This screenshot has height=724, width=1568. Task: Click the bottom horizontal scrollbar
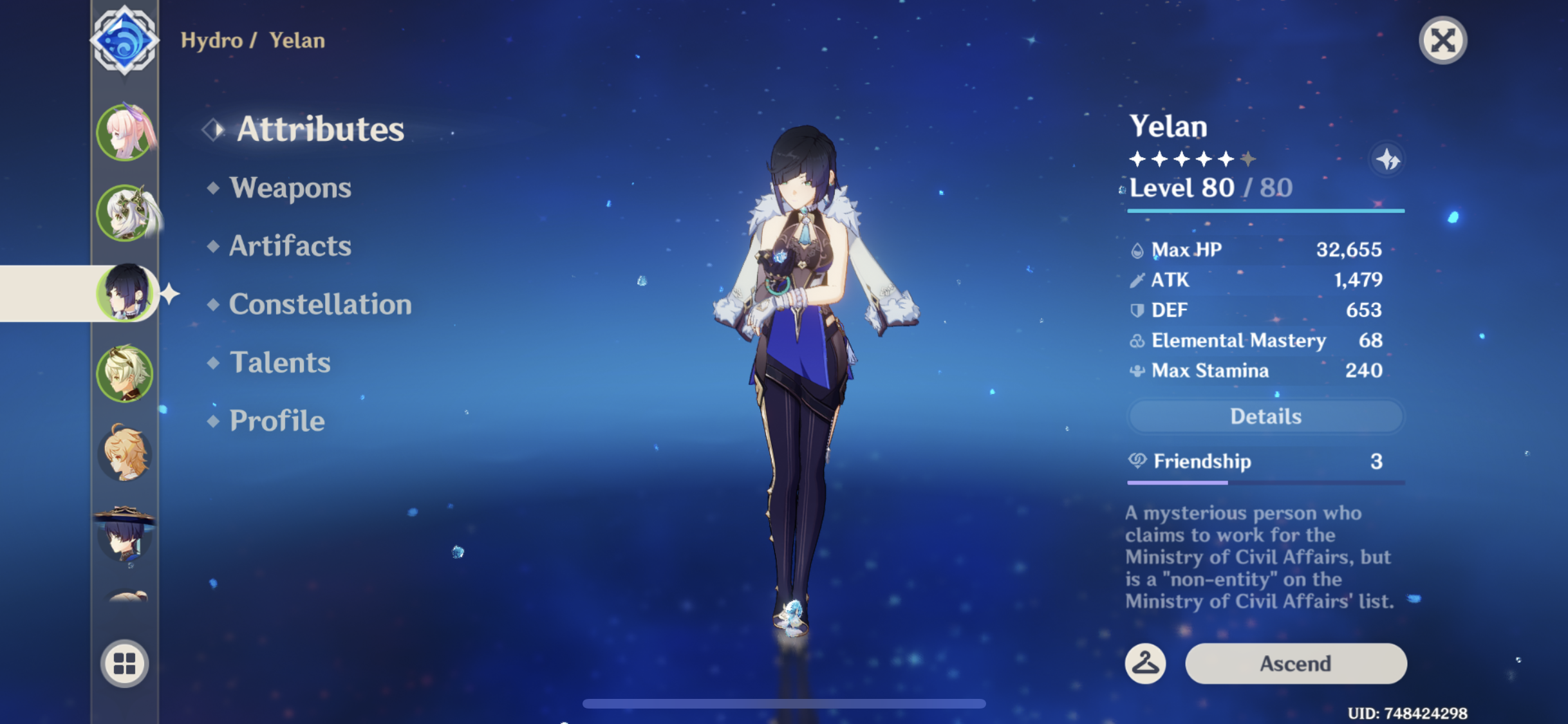point(784,703)
